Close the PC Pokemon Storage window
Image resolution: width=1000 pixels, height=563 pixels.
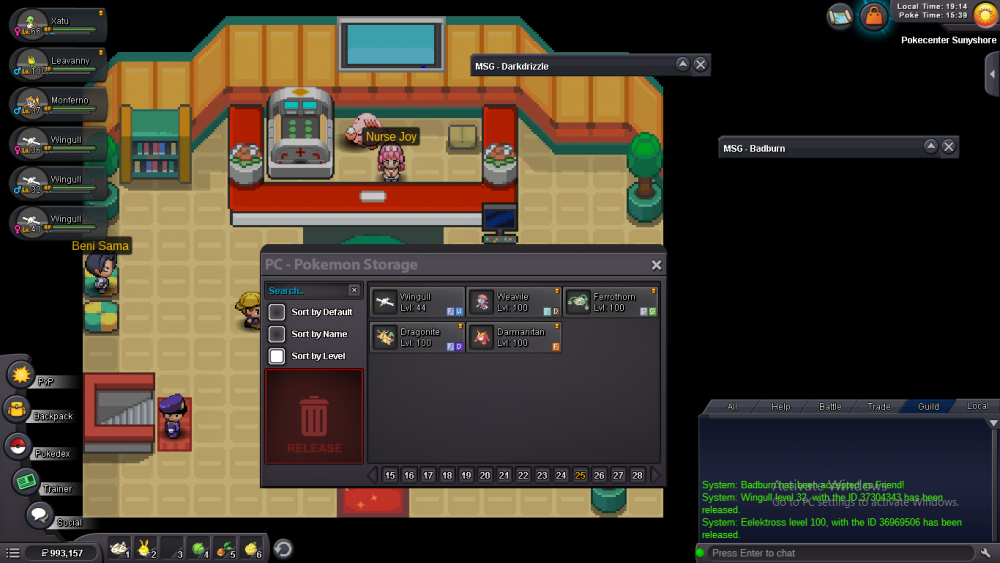(x=656, y=265)
